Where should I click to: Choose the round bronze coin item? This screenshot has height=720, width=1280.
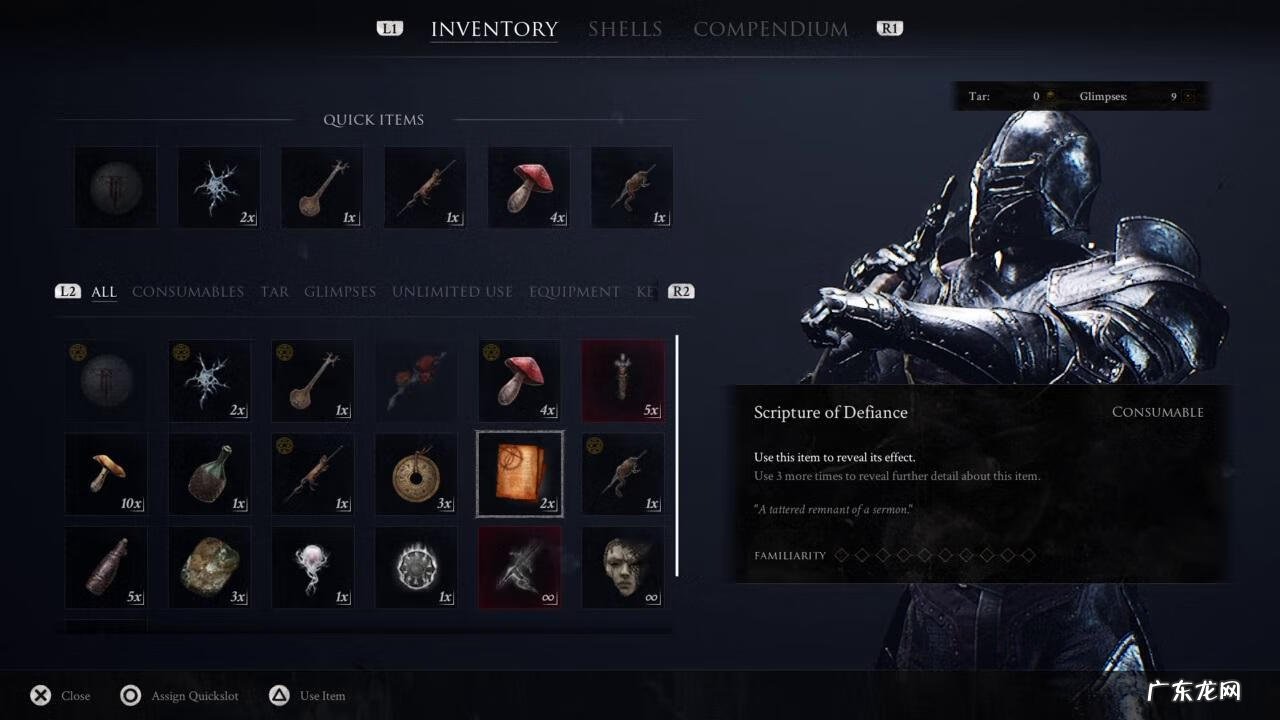(416, 474)
